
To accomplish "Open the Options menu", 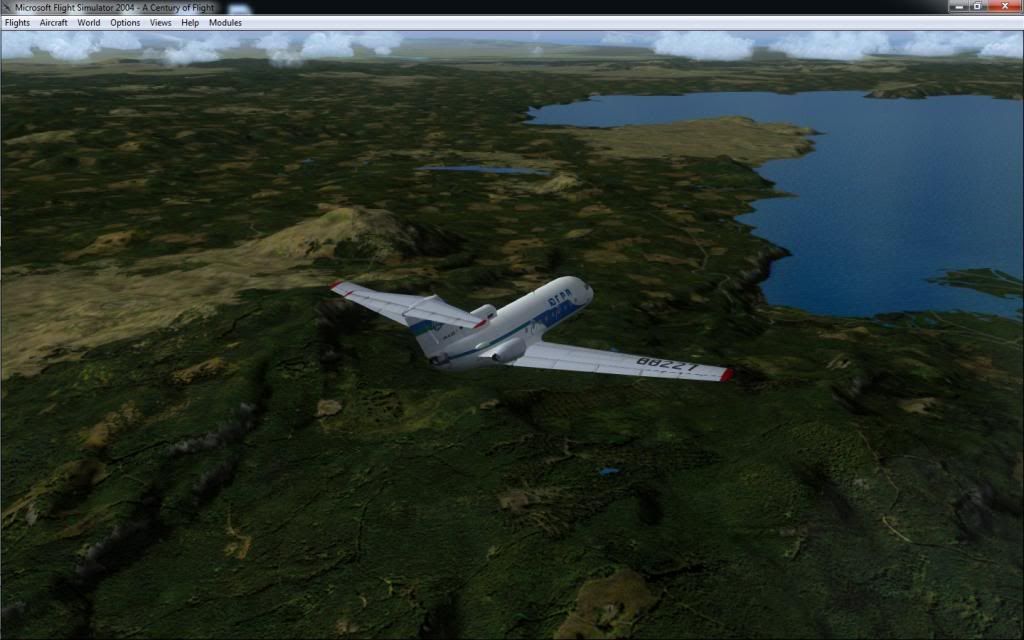I will point(125,22).
